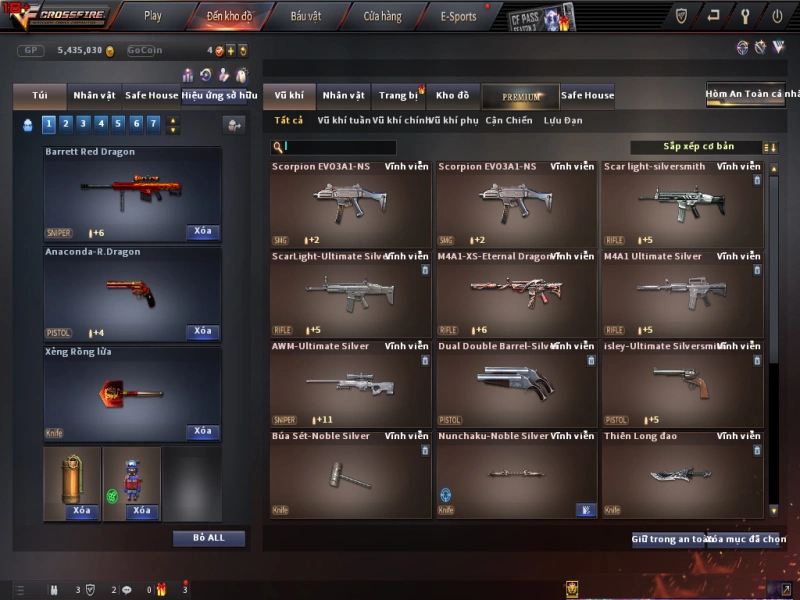Go to the Báu vật section

coord(306,16)
